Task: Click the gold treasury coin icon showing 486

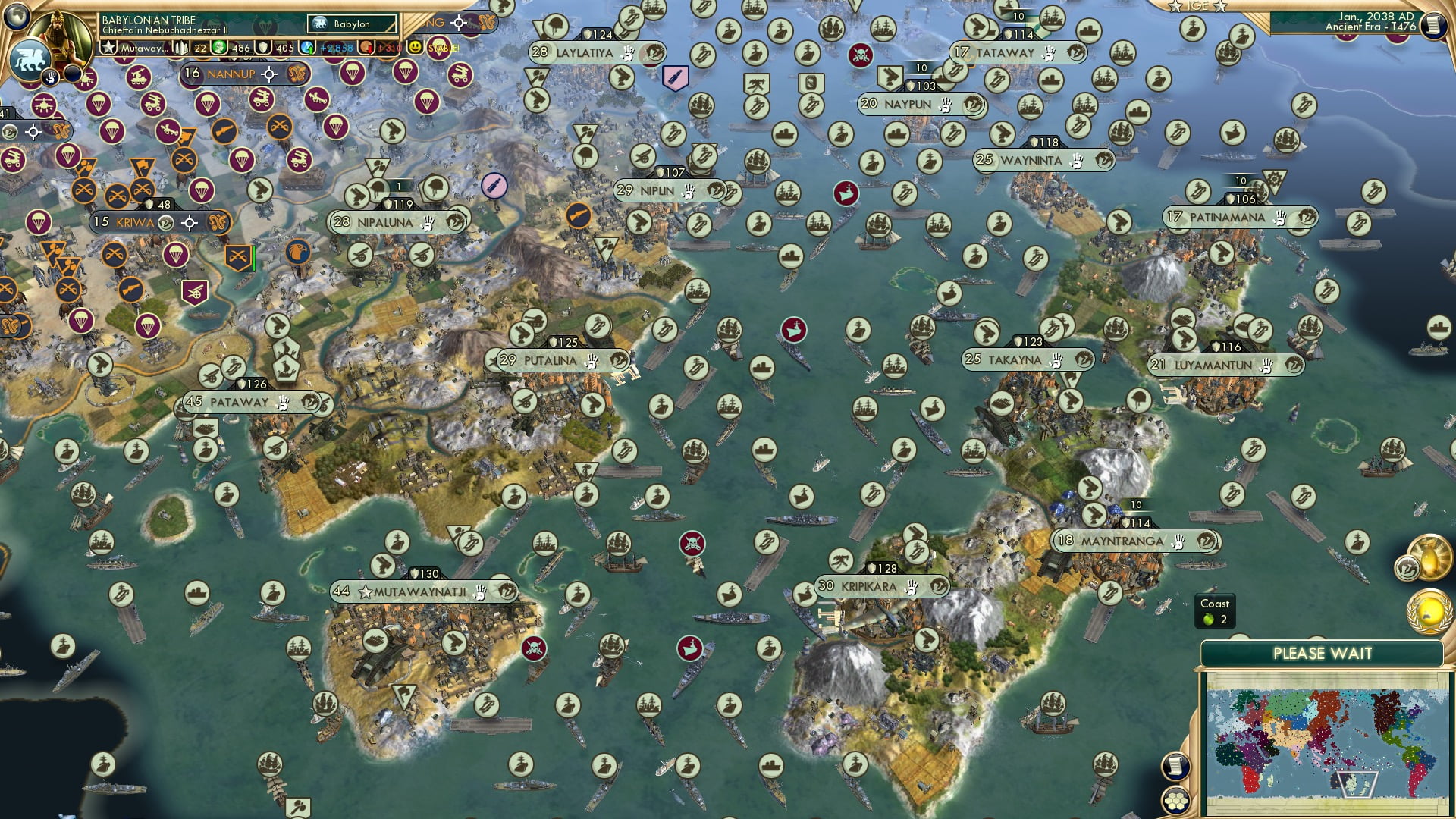Action: [218, 48]
